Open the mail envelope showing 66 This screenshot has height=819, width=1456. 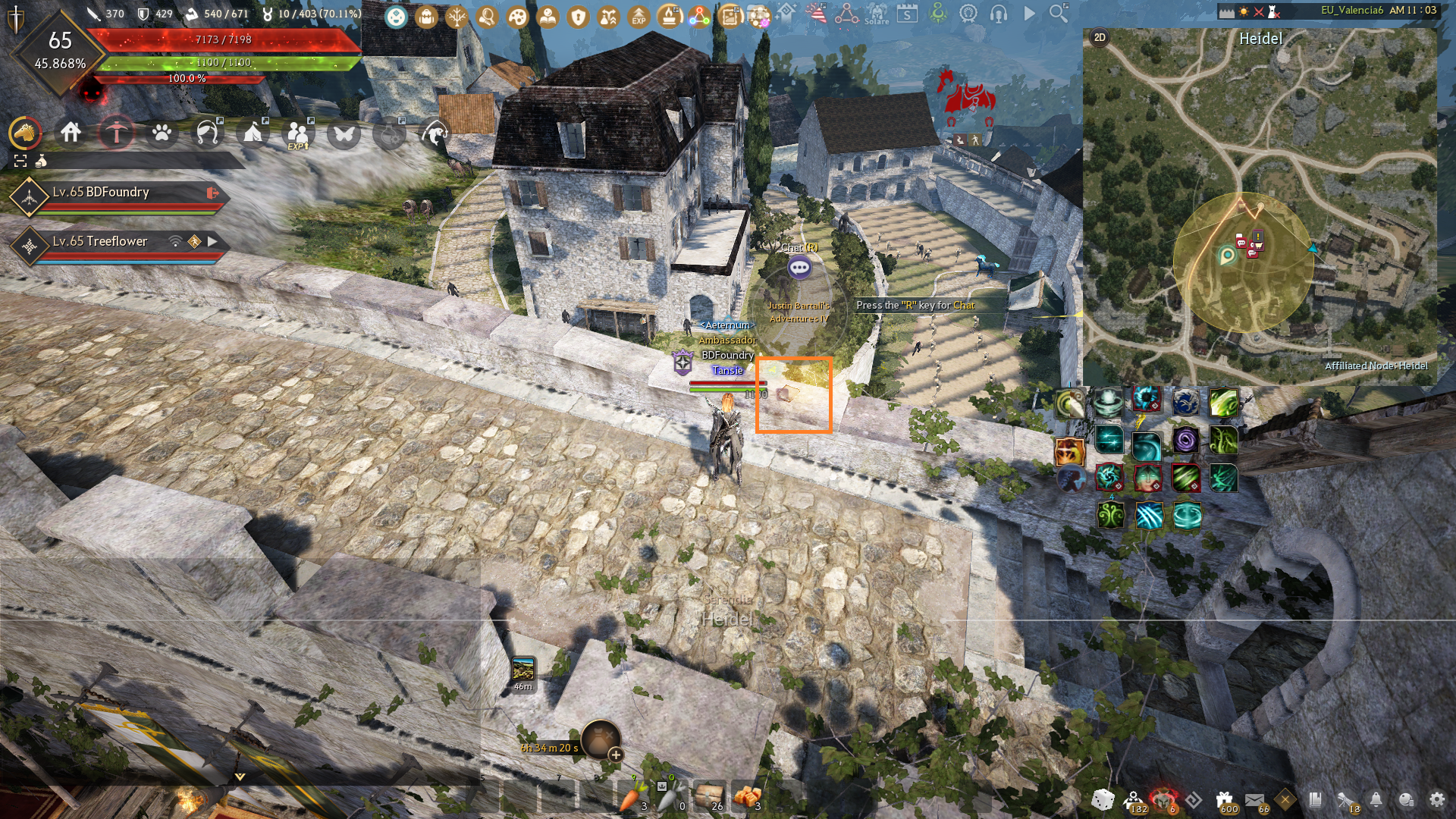click(1255, 801)
